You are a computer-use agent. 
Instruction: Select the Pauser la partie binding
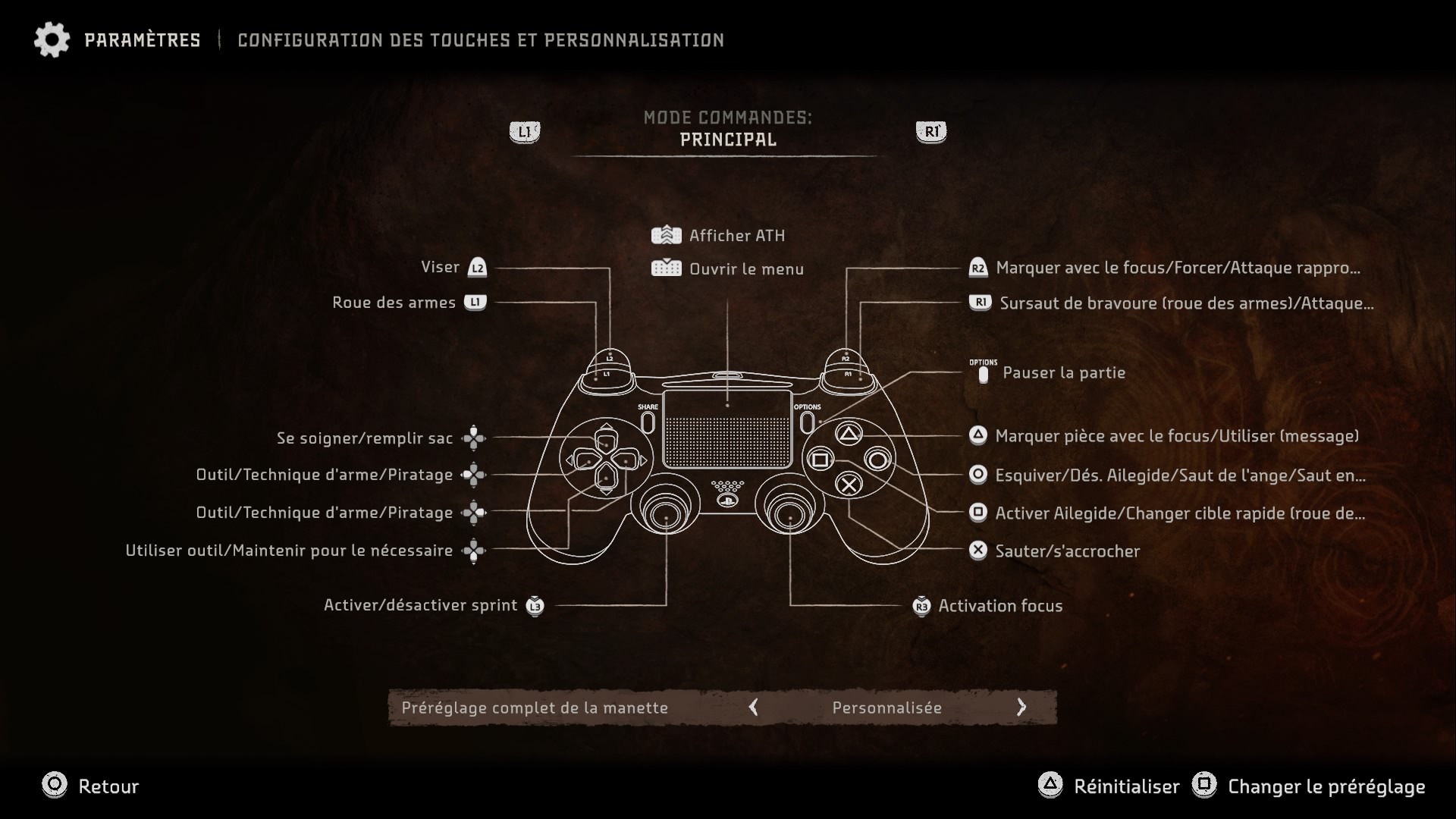(x=1063, y=373)
